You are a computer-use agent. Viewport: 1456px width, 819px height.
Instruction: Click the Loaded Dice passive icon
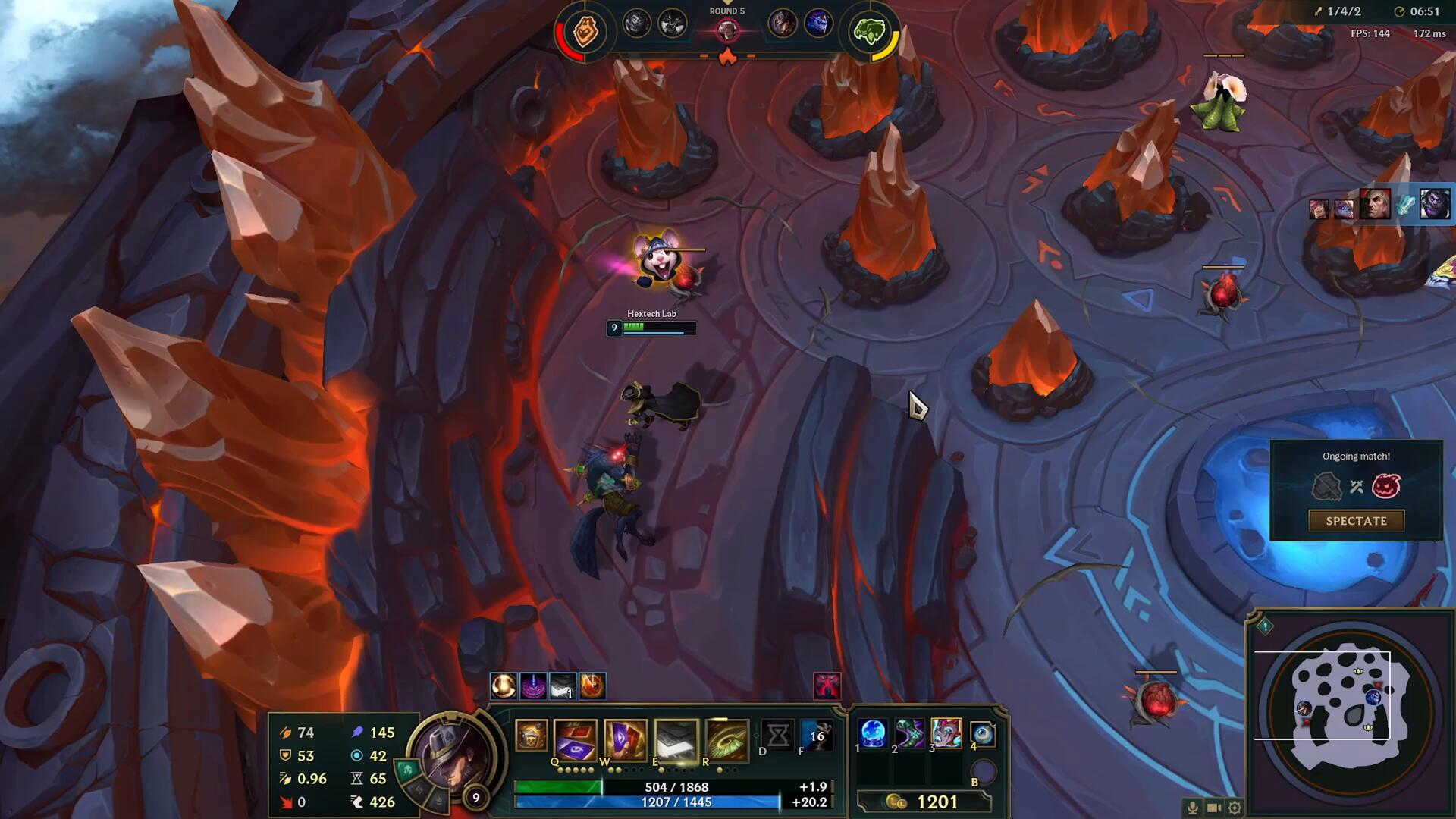pos(531,736)
